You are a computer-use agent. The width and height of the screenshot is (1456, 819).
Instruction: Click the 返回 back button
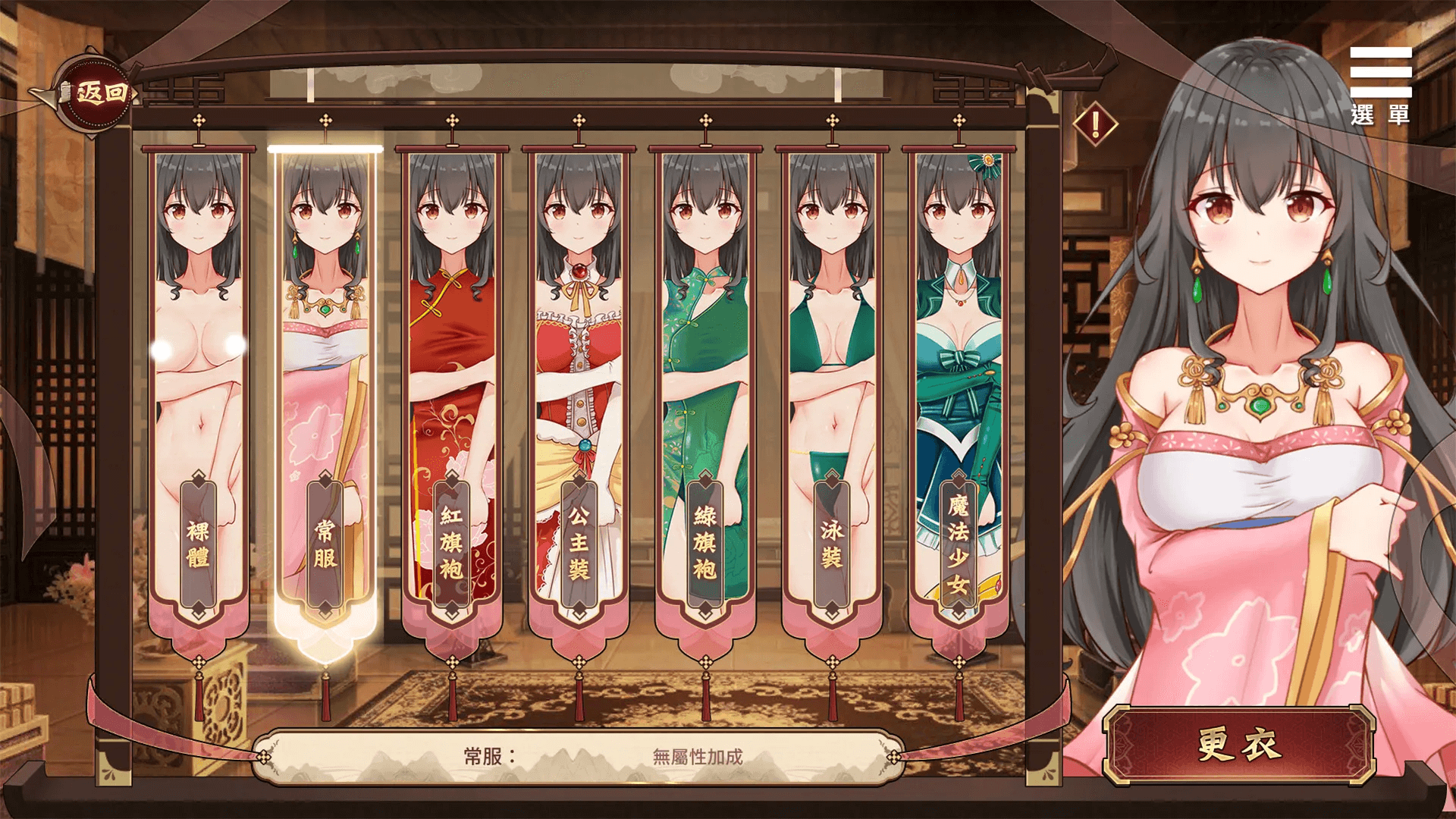click(96, 93)
